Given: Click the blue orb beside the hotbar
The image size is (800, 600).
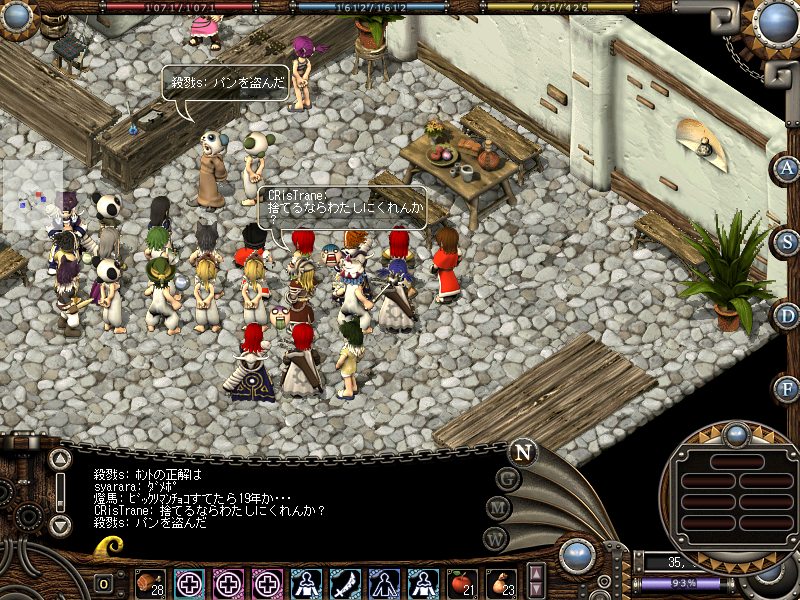Looking at the screenshot, I should (x=577, y=555).
